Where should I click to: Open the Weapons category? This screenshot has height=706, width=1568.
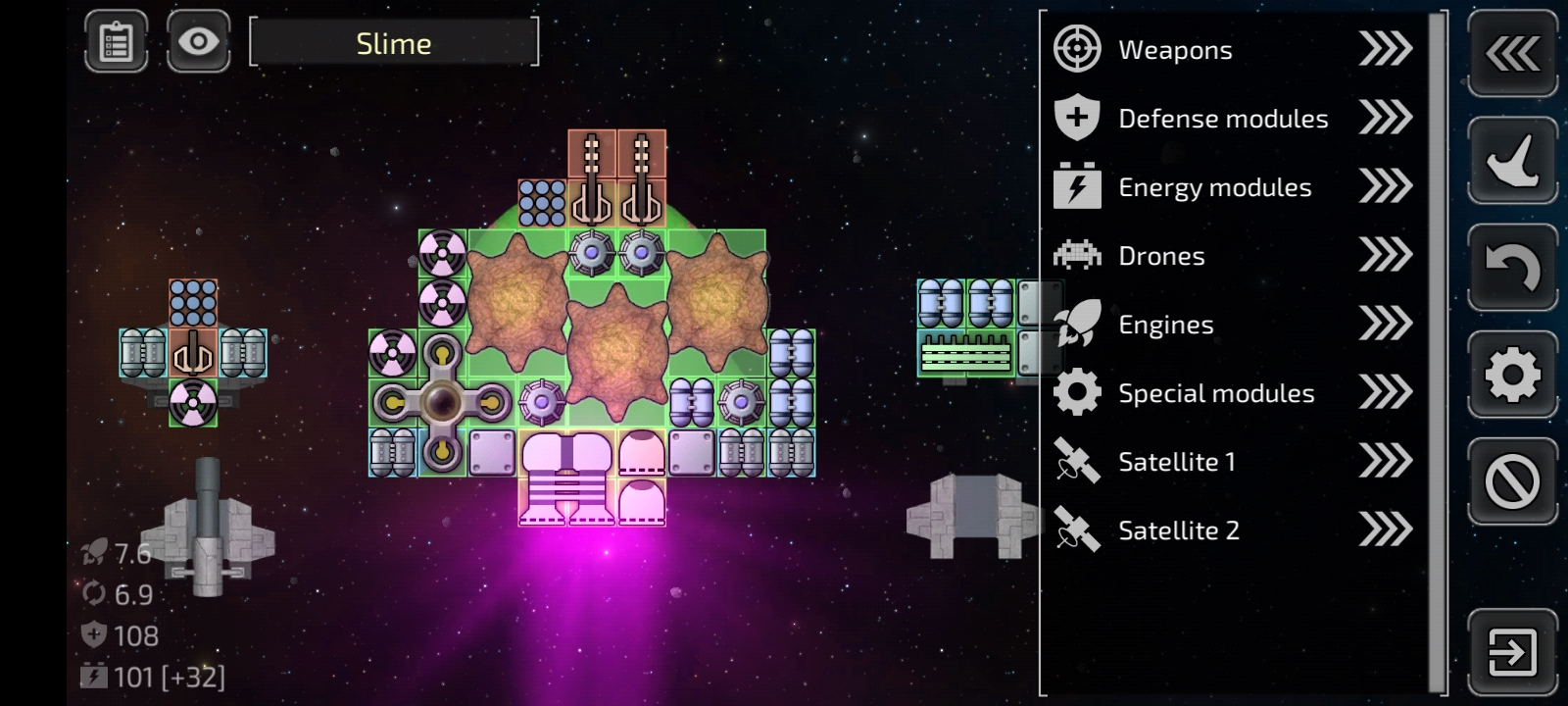coord(1233,49)
